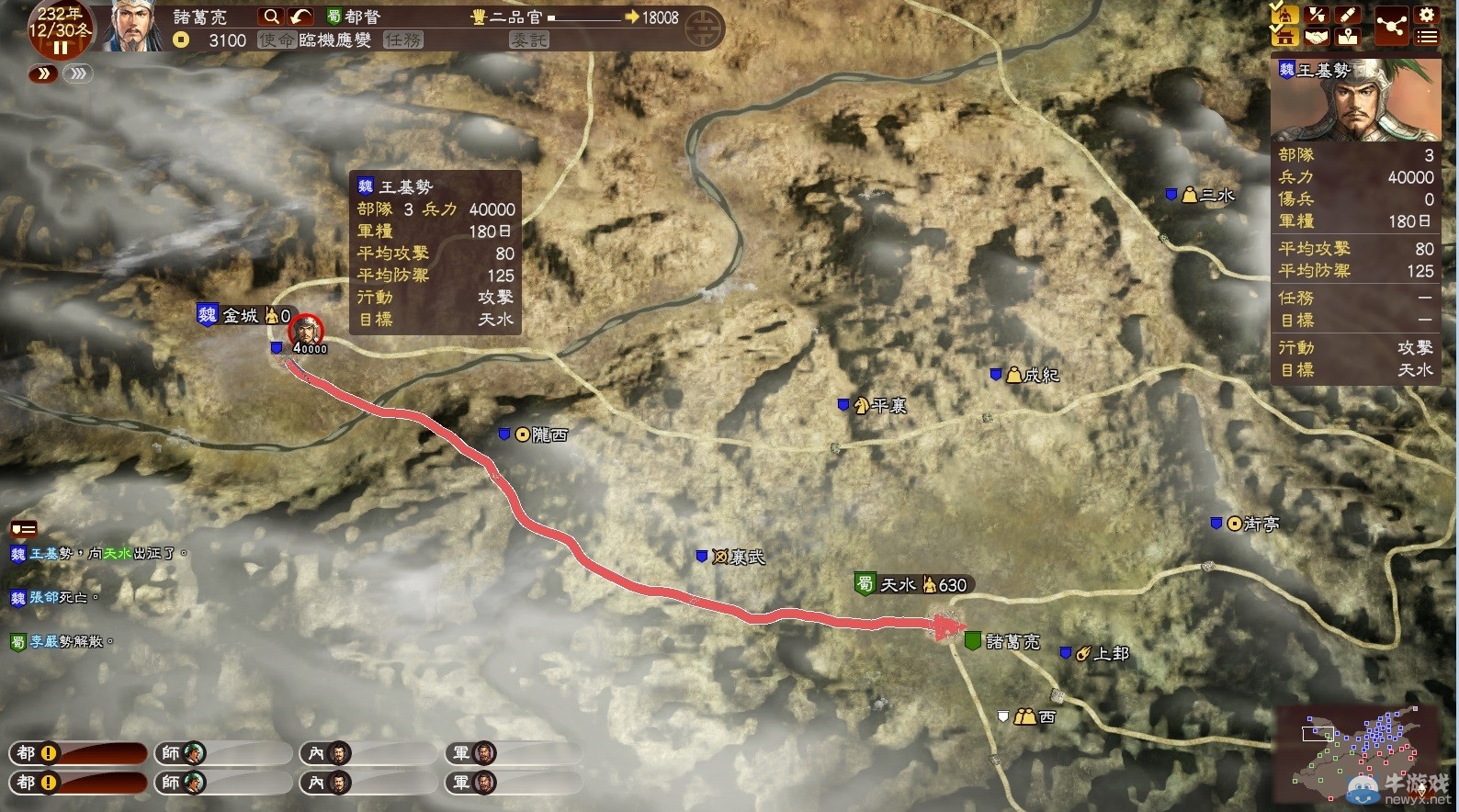Toggle the city building display filter
The width and height of the screenshot is (1459, 812).
coord(1284,37)
